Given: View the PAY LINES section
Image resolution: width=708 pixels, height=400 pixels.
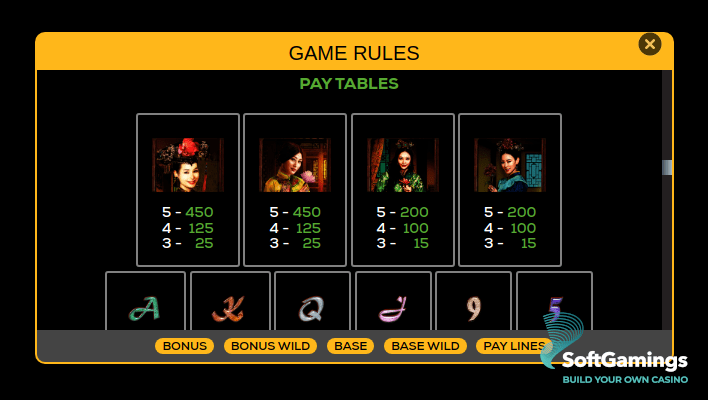Looking at the screenshot, I should point(509,346).
